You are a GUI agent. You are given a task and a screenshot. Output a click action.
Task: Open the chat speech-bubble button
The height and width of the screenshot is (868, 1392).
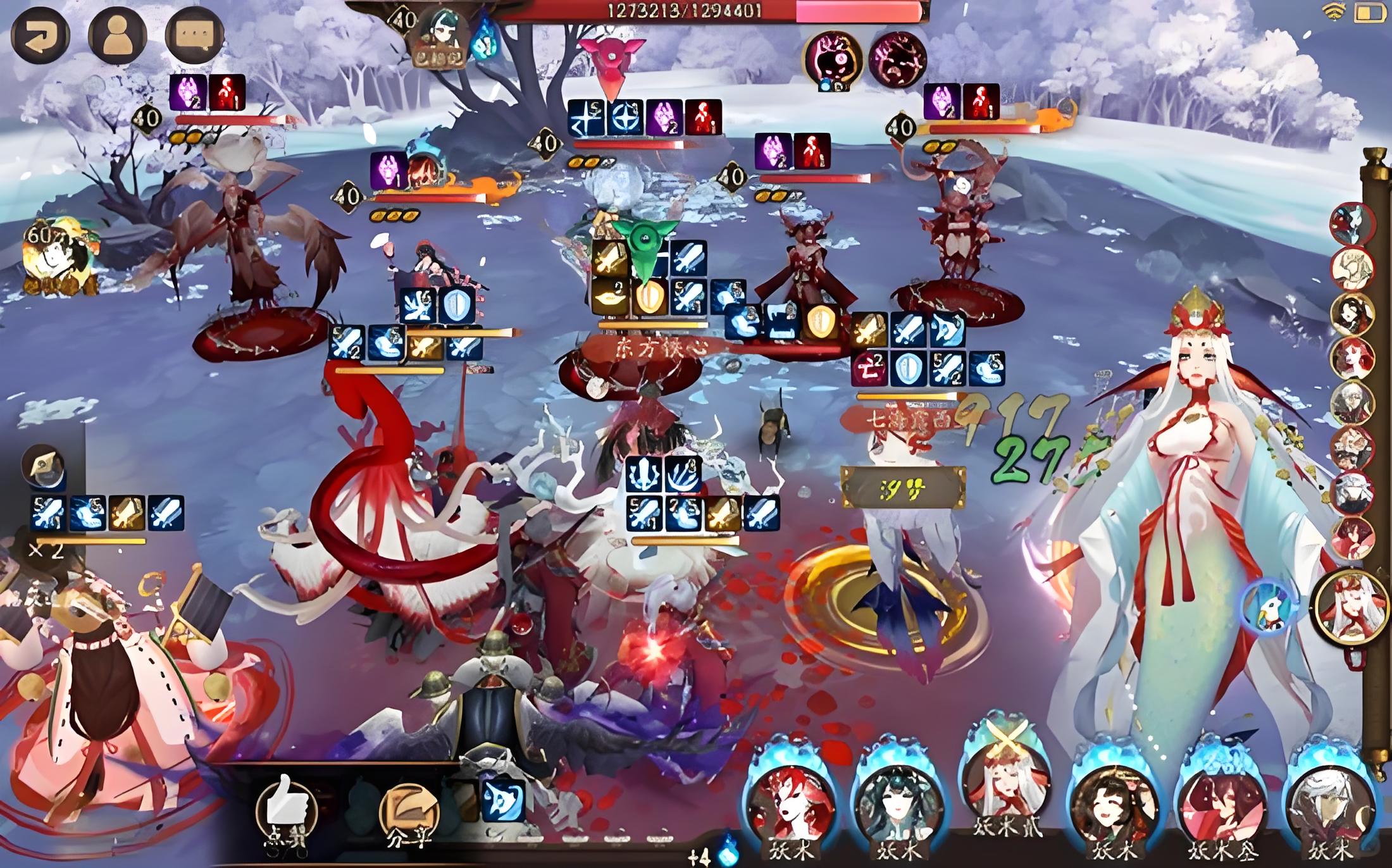click(x=194, y=34)
